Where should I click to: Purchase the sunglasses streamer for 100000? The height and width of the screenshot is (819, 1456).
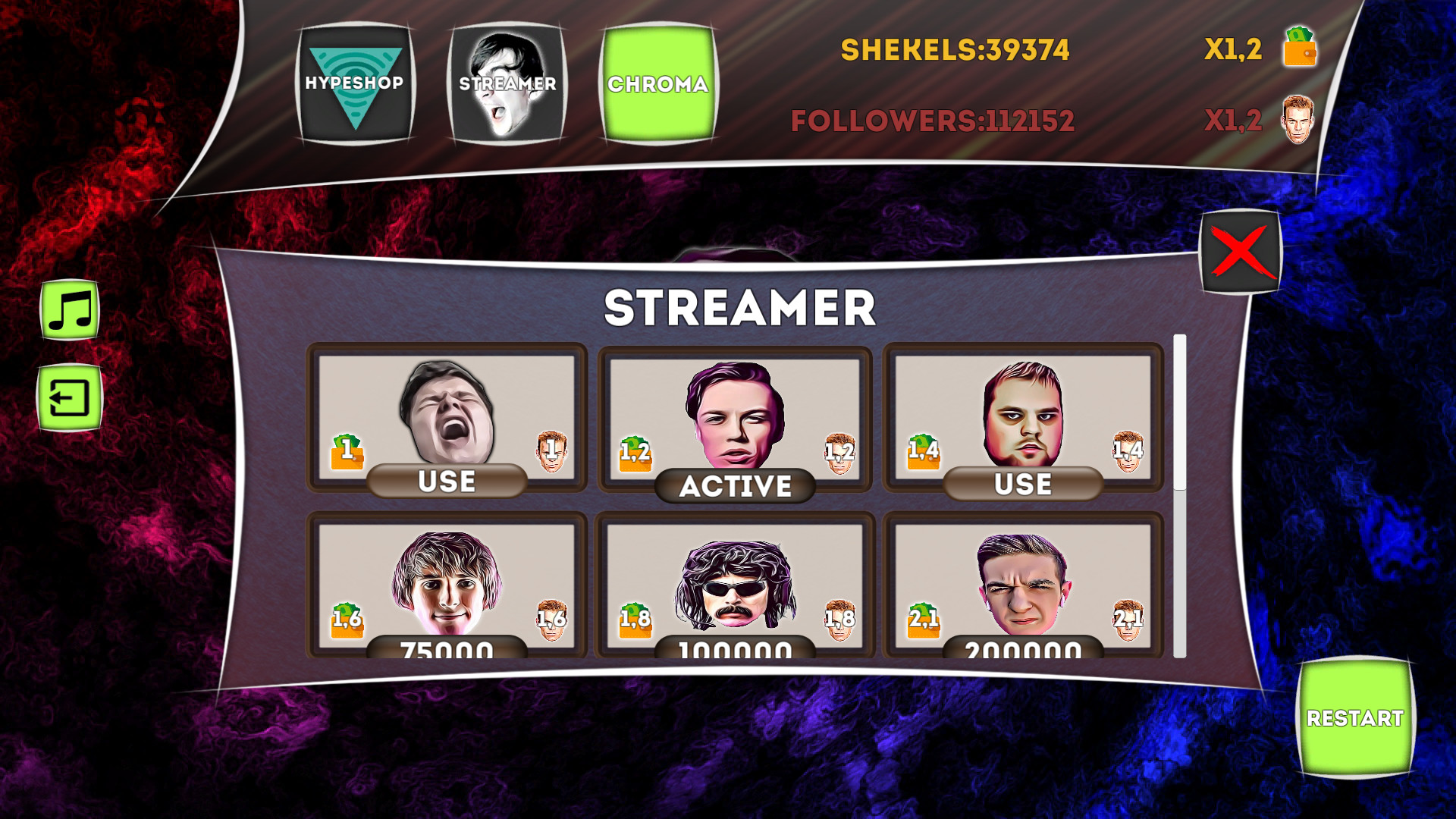(734, 648)
